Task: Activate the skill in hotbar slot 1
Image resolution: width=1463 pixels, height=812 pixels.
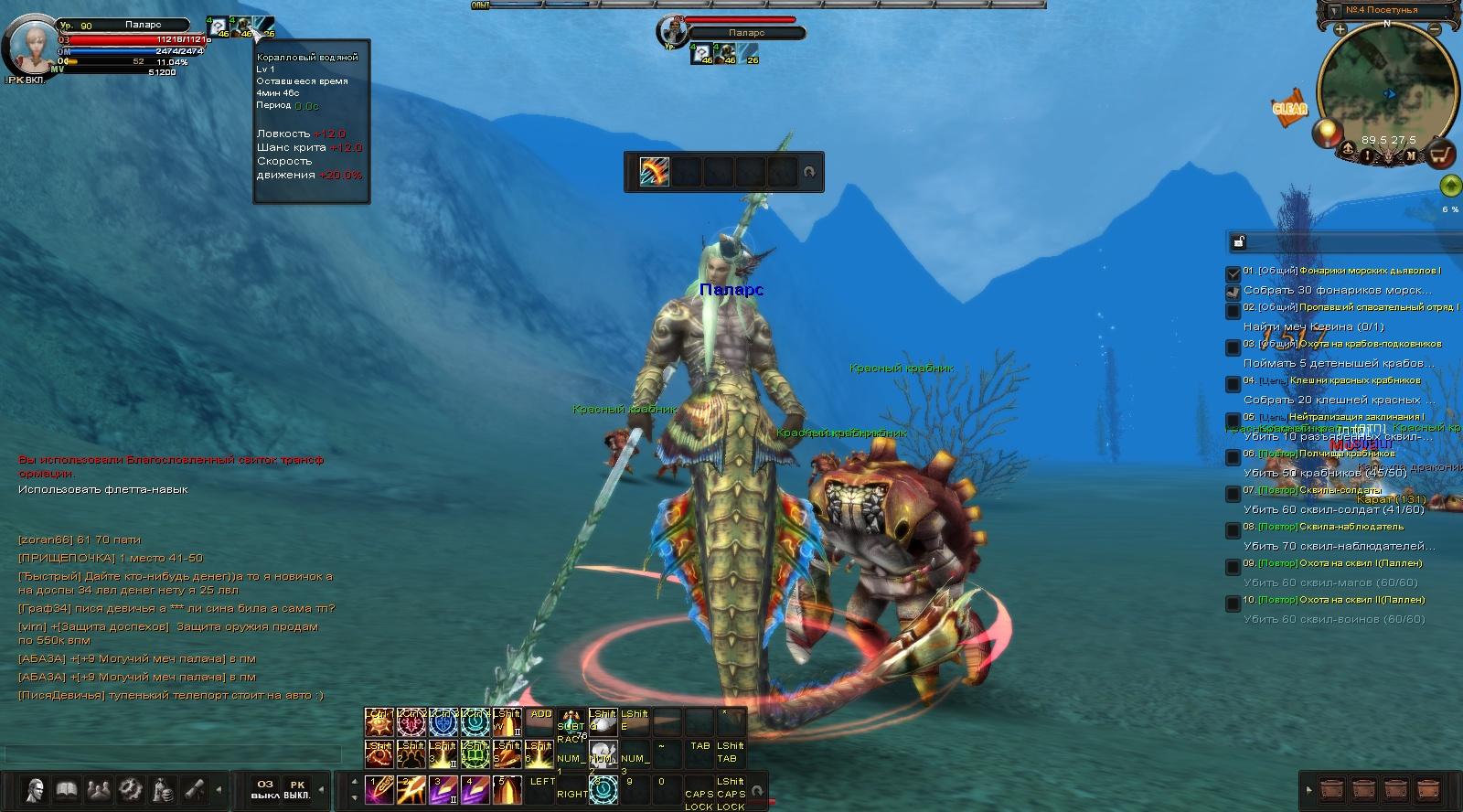Action: point(379,789)
